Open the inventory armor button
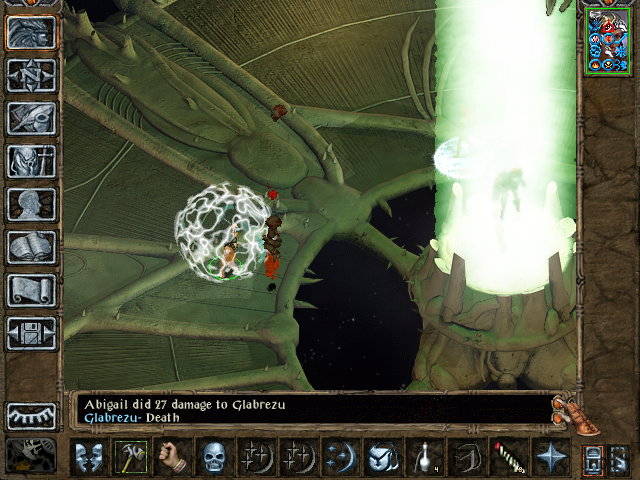The image size is (640, 480). point(31,161)
